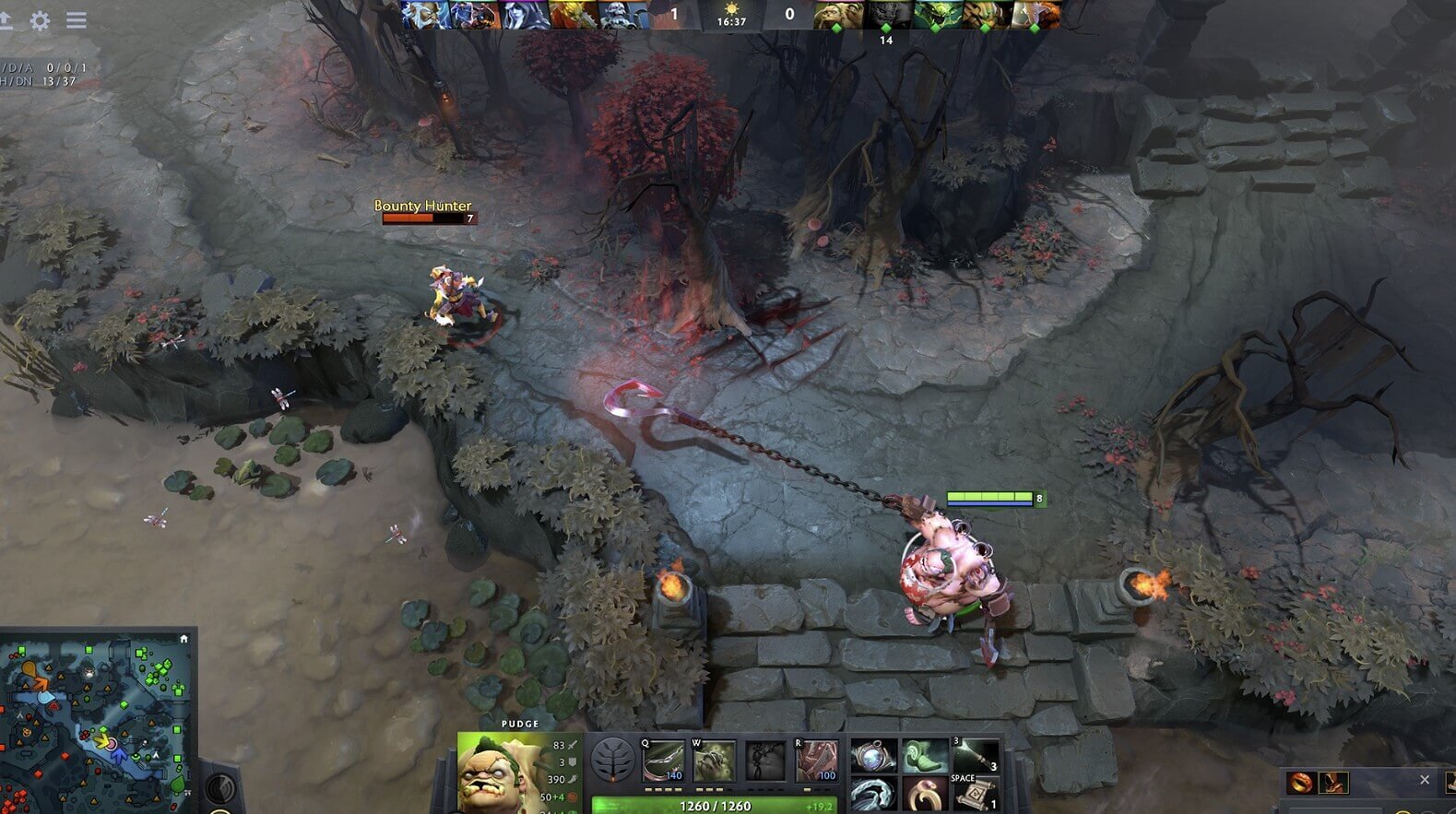The width and height of the screenshot is (1456, 814).
Task: Use the wand item with 3 charges
Action: (x=976, y=756)
